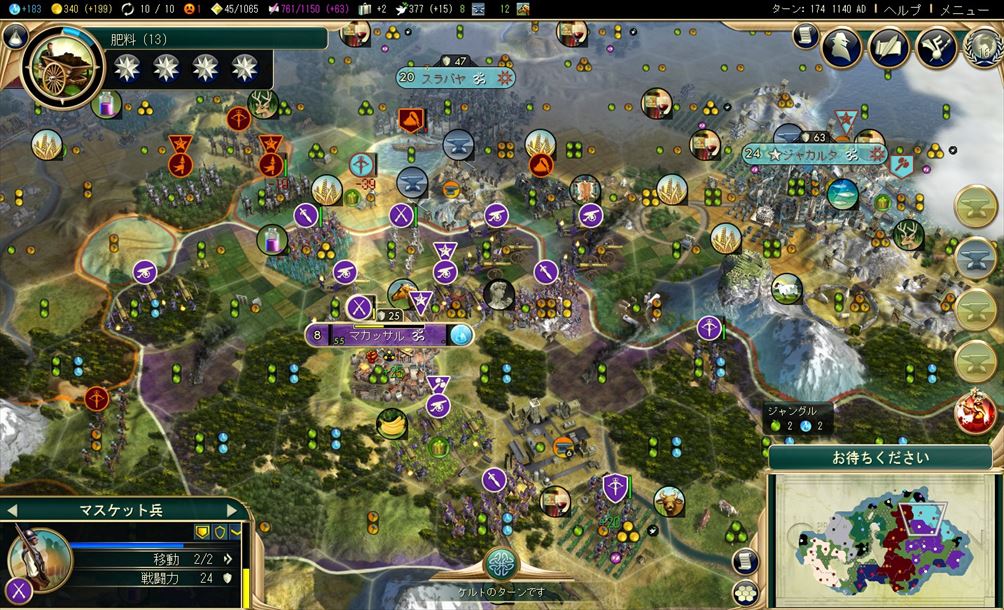
Task: Select the previous unit arrow
Action: [12, 510]
